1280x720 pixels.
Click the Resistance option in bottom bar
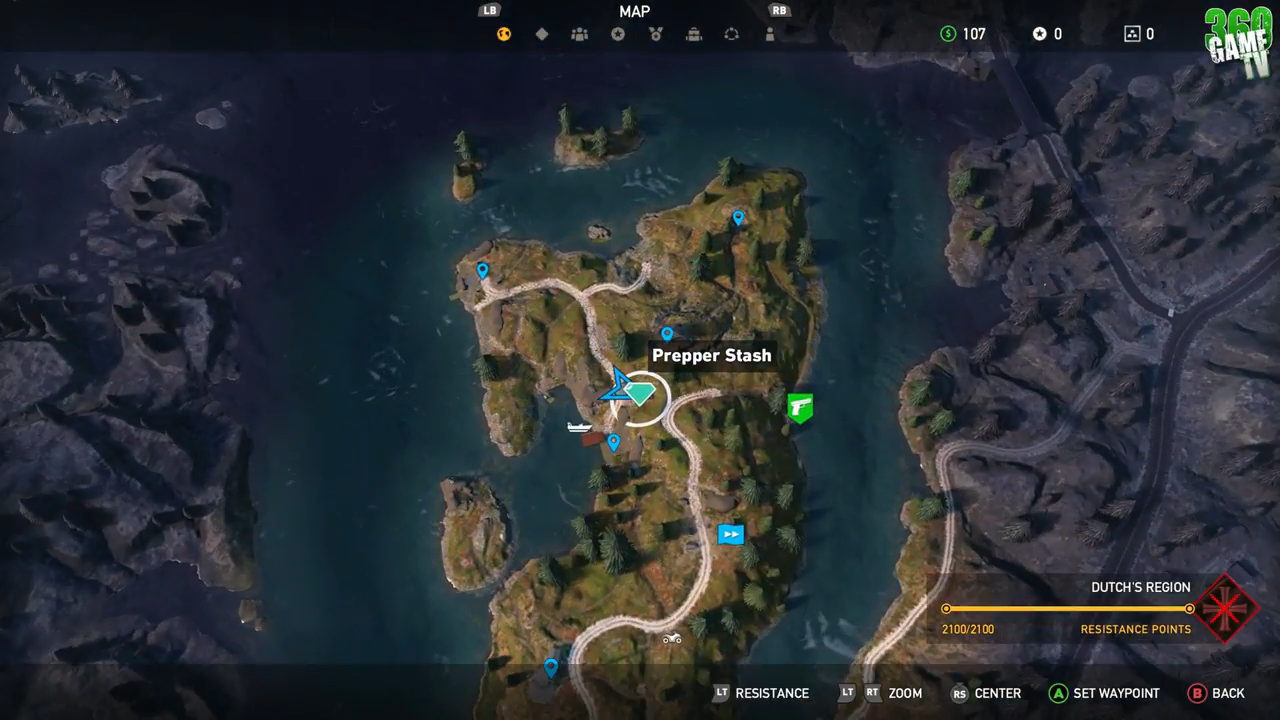point(772,692)
